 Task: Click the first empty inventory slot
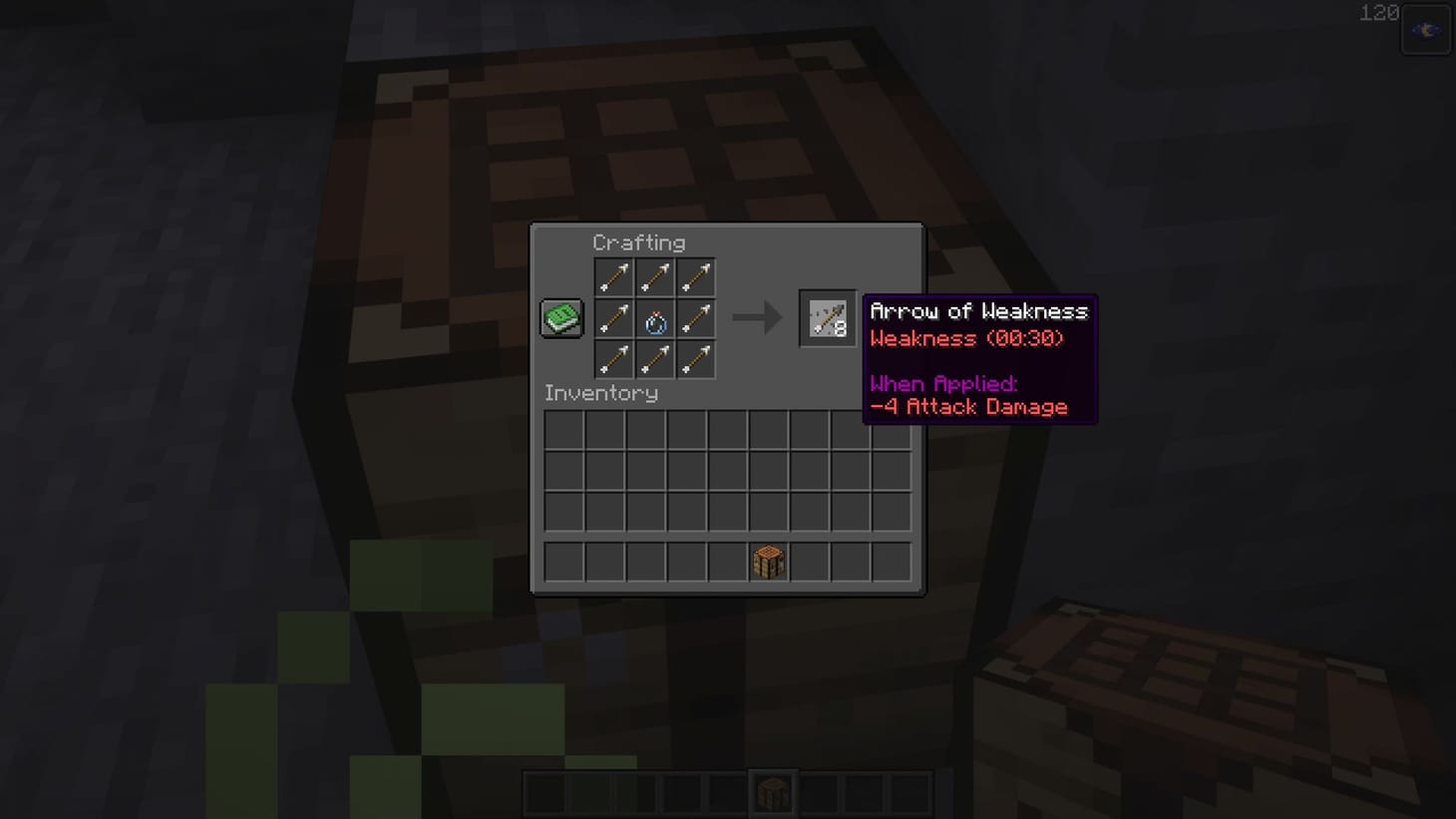pos(562,428)
